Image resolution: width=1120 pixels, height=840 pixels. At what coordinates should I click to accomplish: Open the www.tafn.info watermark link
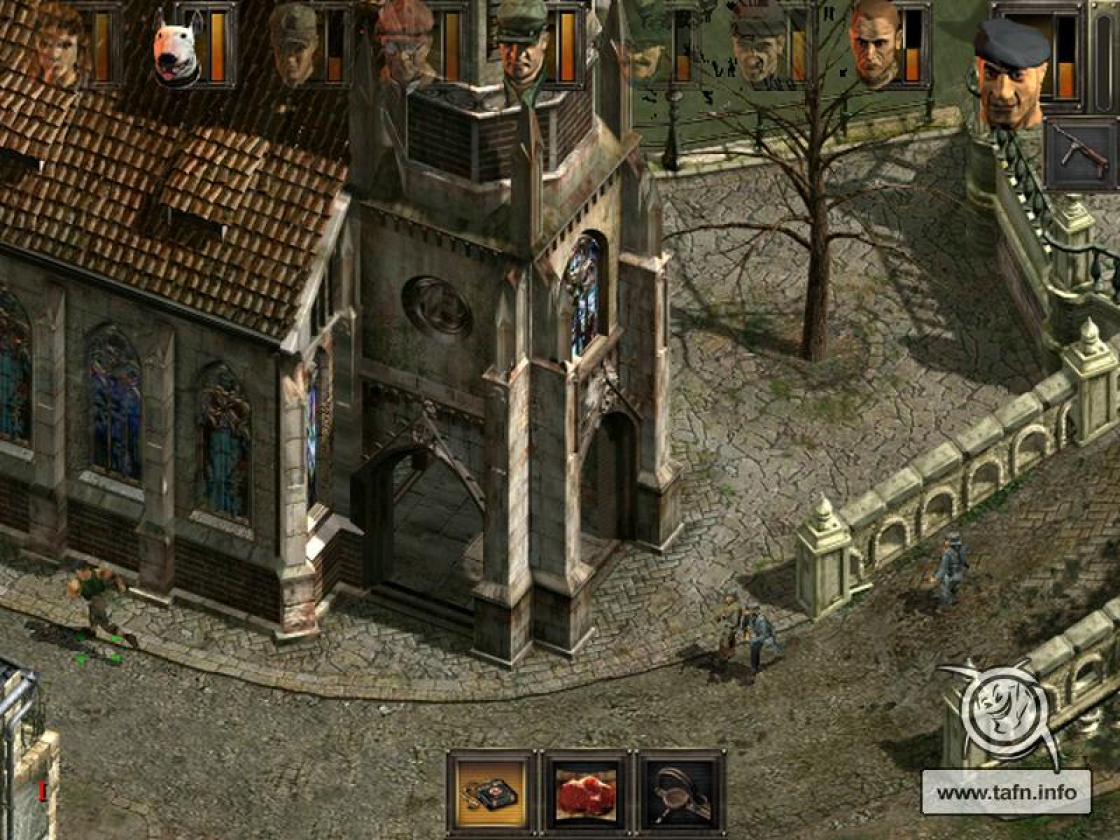pyautogui.click(x=1006, y=792)
